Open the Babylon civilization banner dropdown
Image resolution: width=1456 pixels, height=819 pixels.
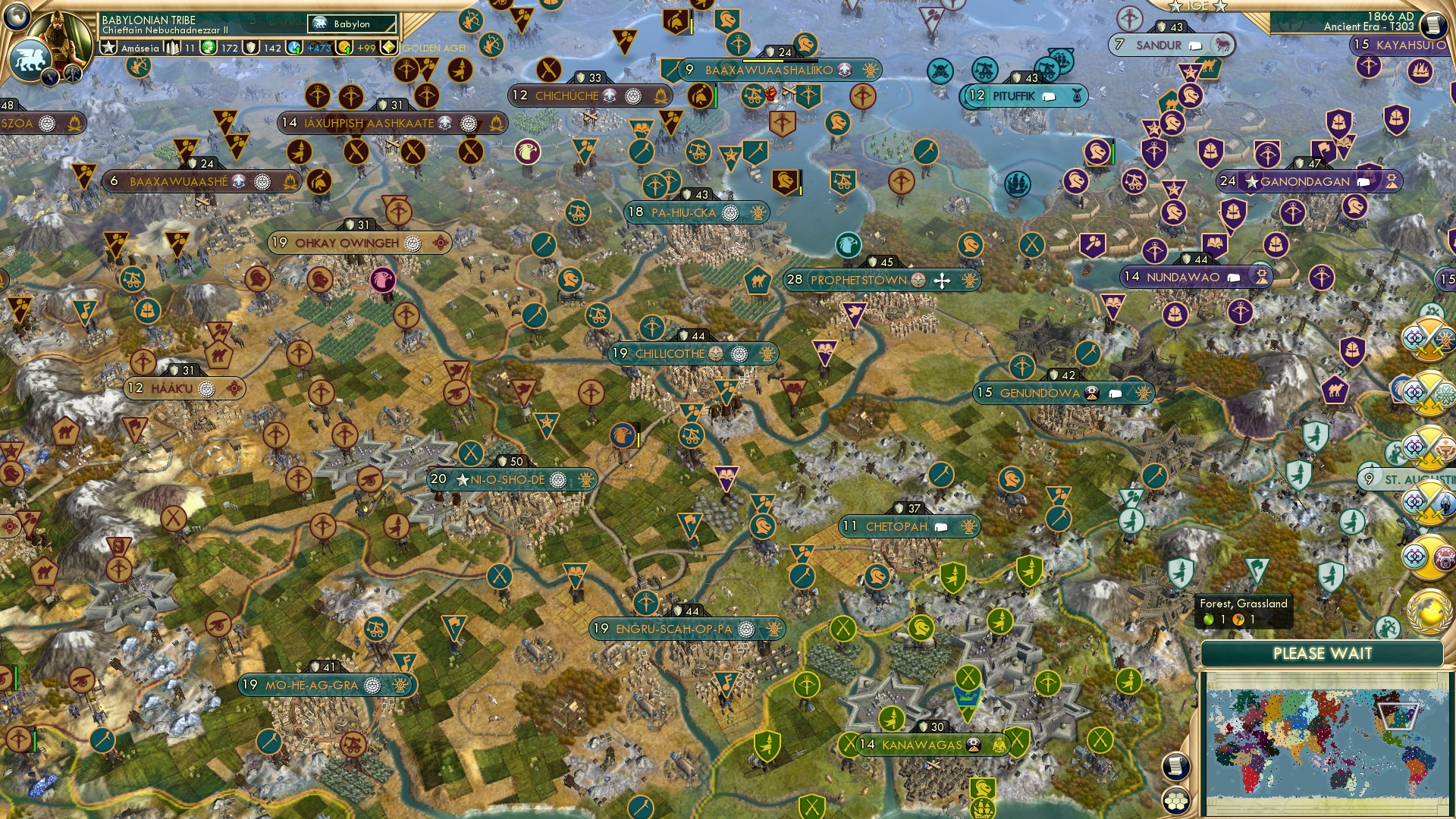[x=350, y=24]
